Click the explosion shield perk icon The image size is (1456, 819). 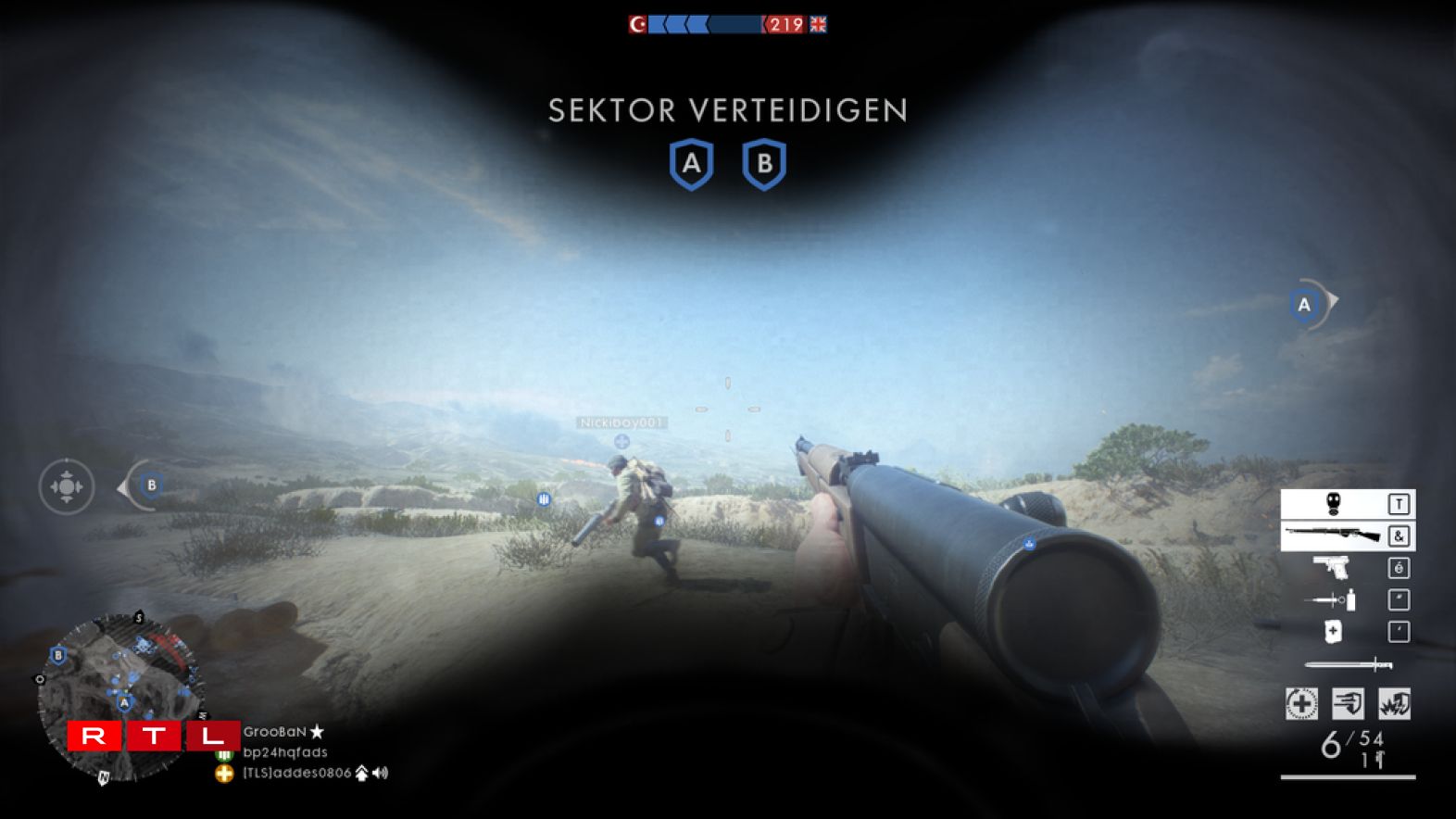pos(1394,704)
